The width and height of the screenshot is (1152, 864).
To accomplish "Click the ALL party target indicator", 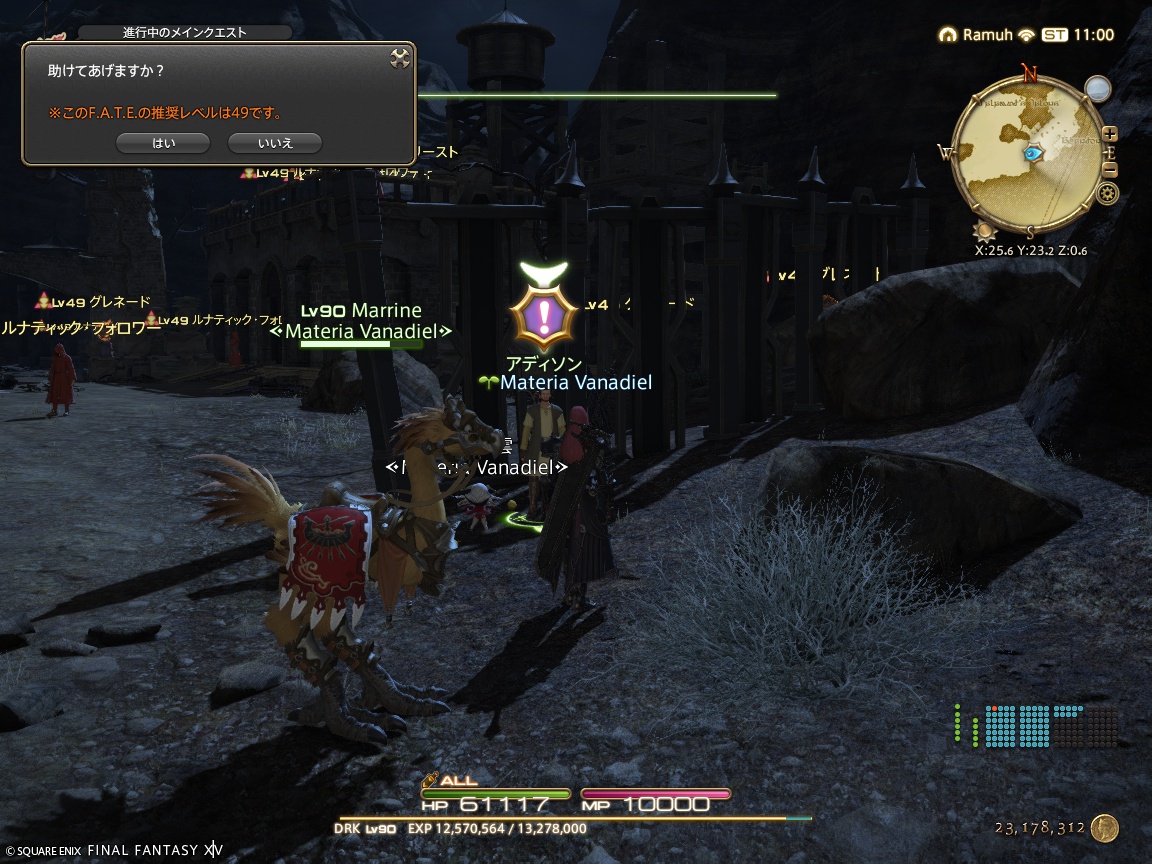I will click(450, 780).
